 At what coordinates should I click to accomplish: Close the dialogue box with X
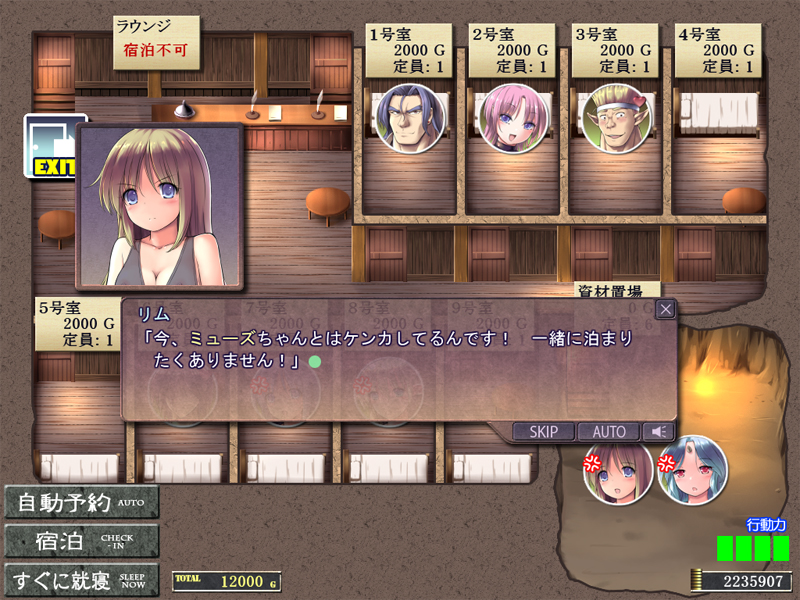[x=665, y=309]
